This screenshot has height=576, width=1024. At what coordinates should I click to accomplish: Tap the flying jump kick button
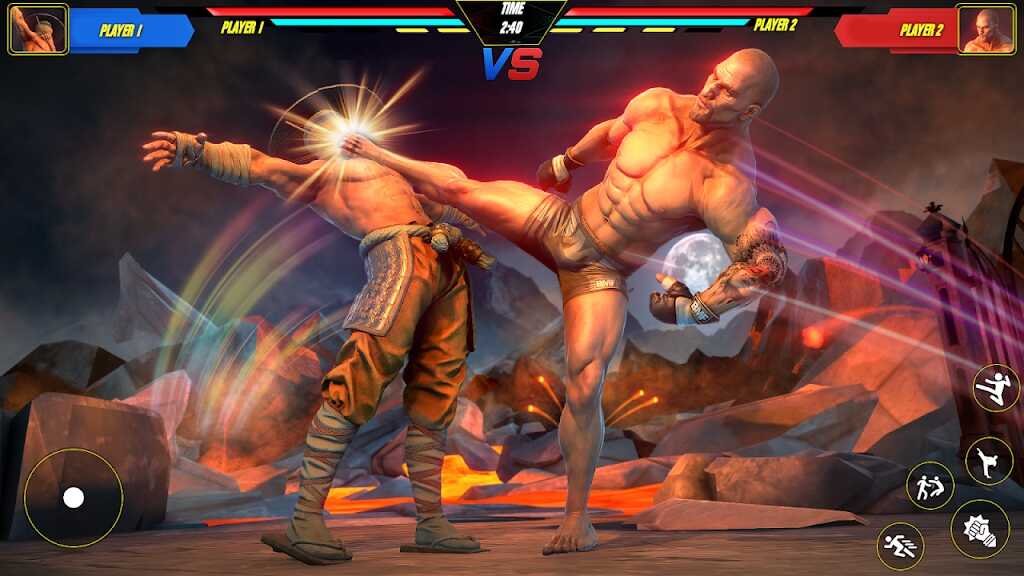coord(996,388)
